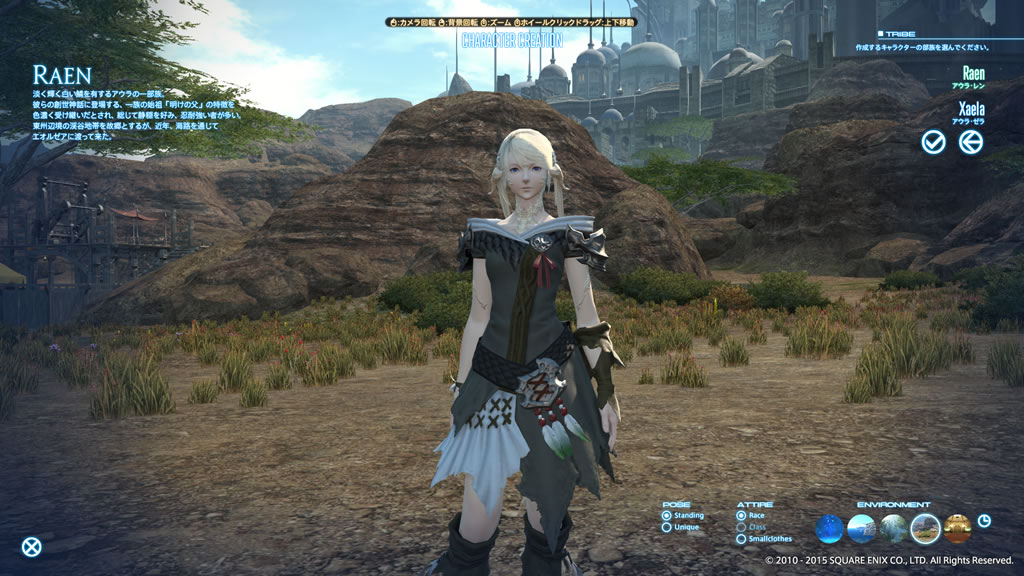Viewport: 1024px width, 576px height.
Task: Switch to the seaside cliff environment
Action: click(x=861, y=528)
